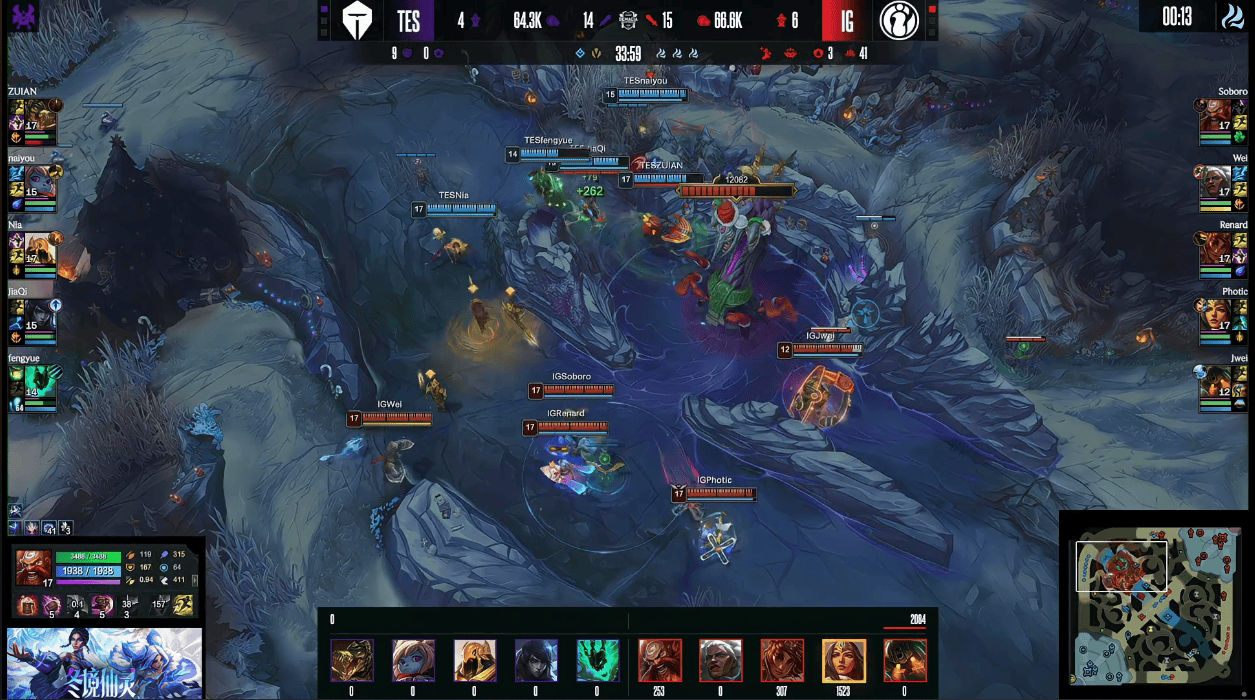Click Thresh in the bottom damage bar
The image size is (1255, 700).
(597, 660)
